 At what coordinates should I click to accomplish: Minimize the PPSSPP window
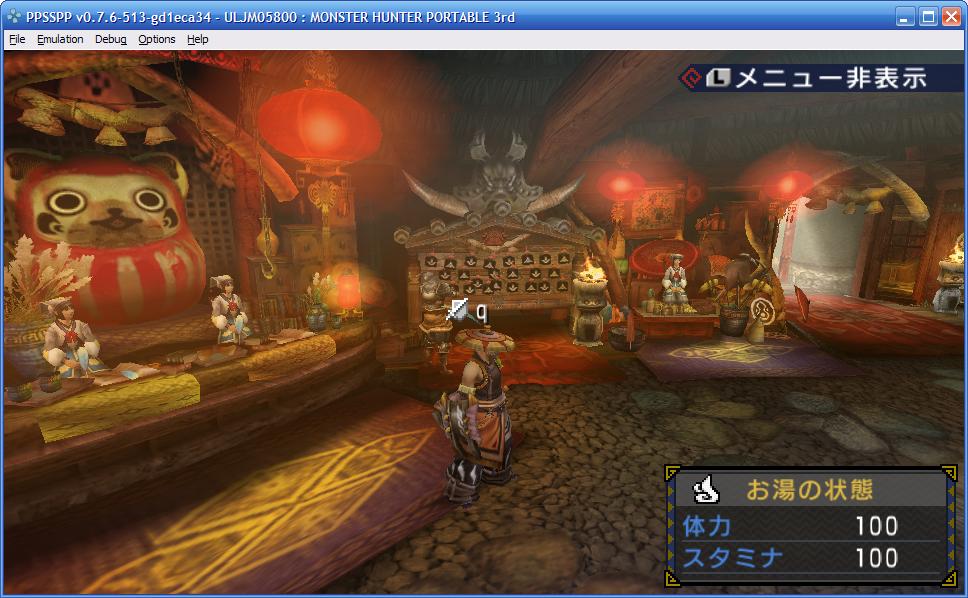(904, 17)
